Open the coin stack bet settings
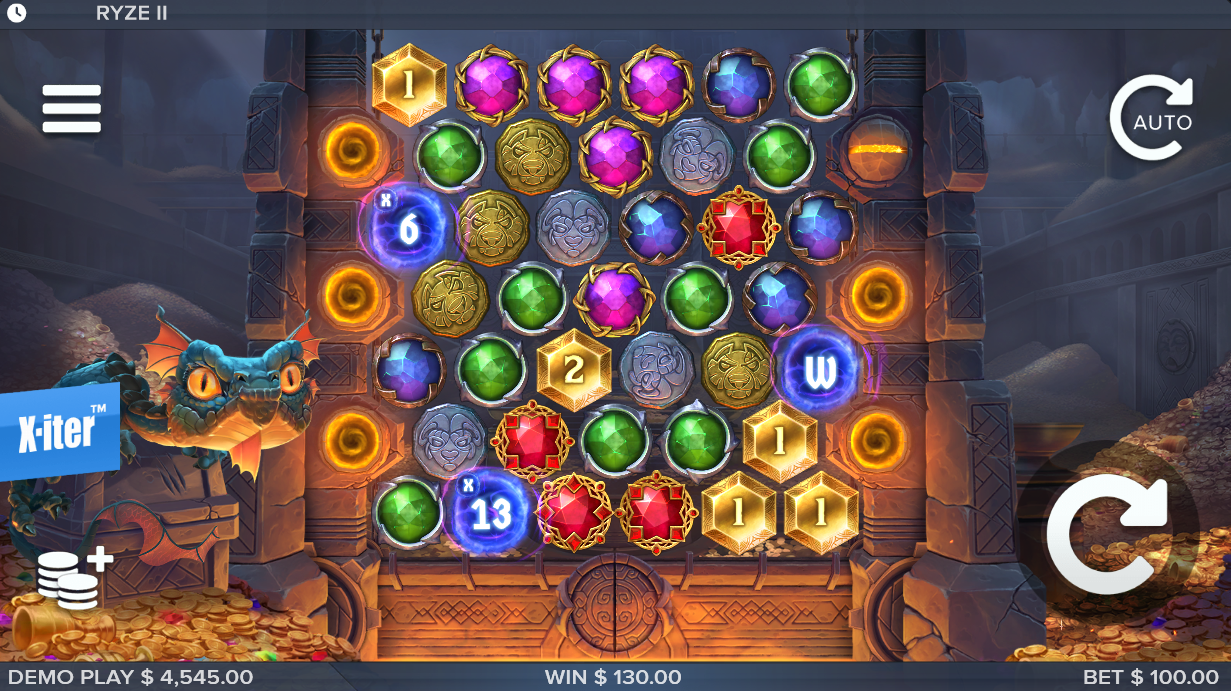Image resolution: width=1231 pixels, height=691 pixels. click(73, 578)
